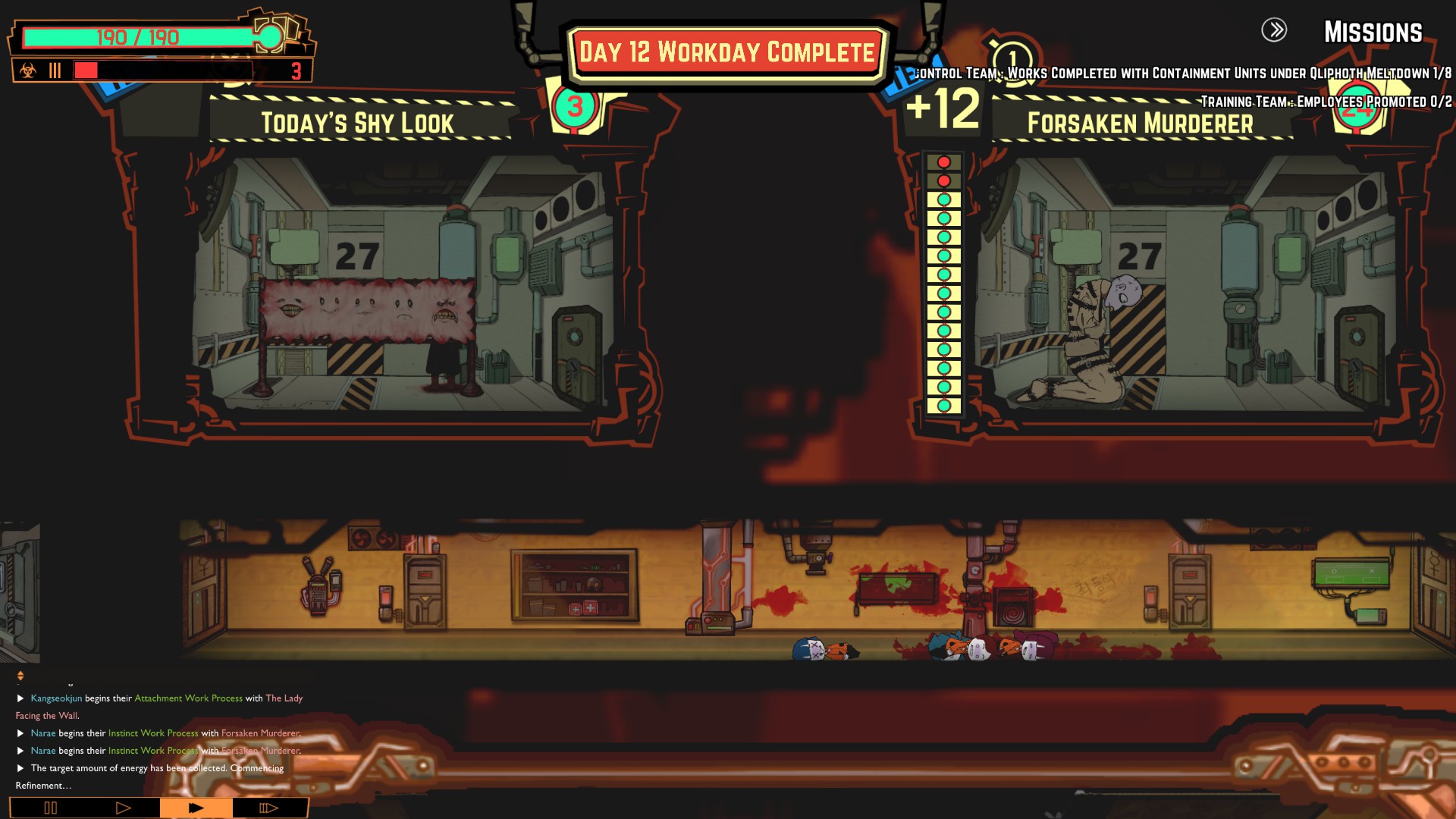Image resolution: width=1456 pixels, height=819 pixels.
Task: Click the Day 12 Workday Complete banner
Action: click(x=727, y=53)
